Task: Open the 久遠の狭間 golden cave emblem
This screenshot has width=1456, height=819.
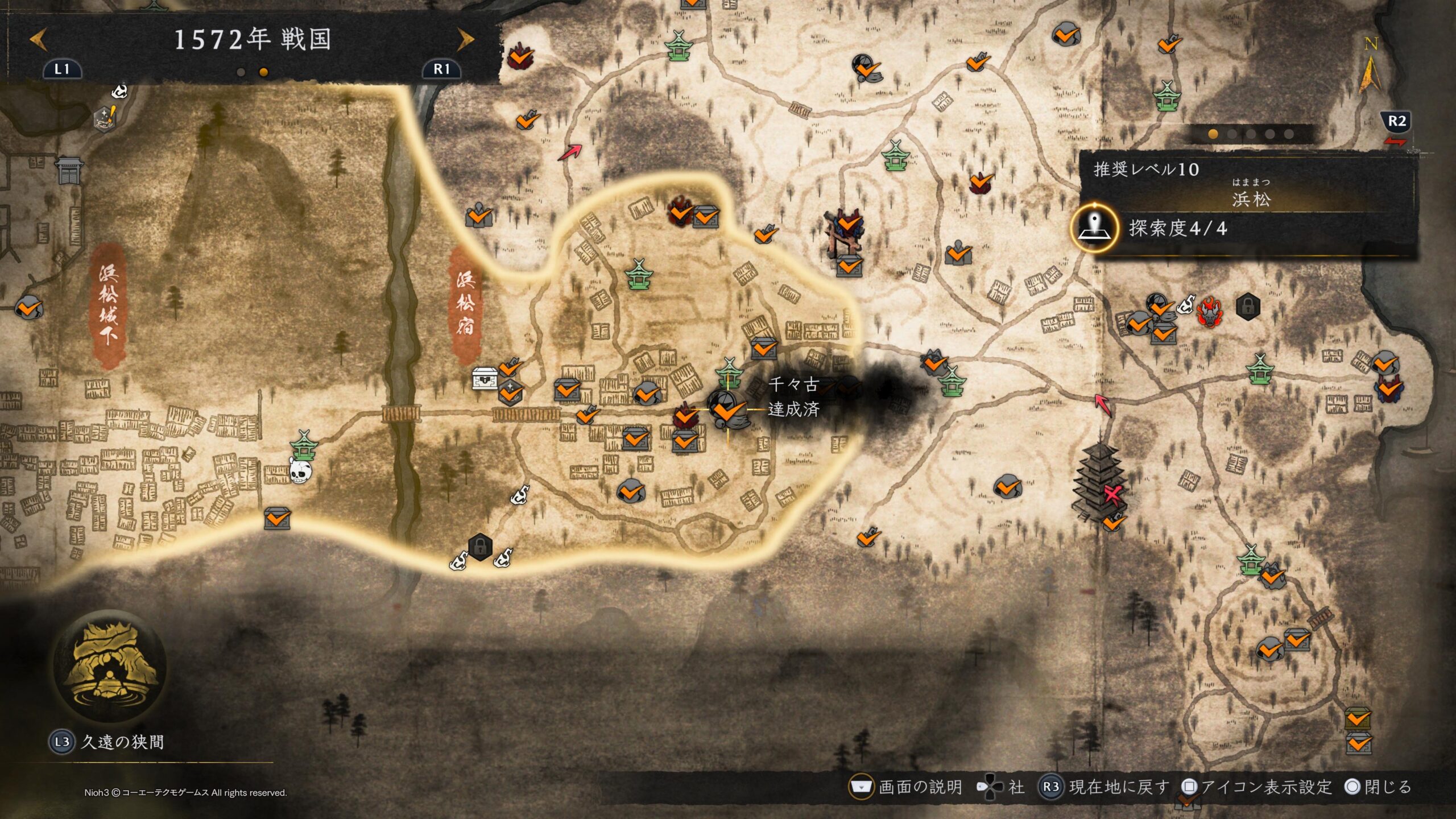Action: point(109,667)
